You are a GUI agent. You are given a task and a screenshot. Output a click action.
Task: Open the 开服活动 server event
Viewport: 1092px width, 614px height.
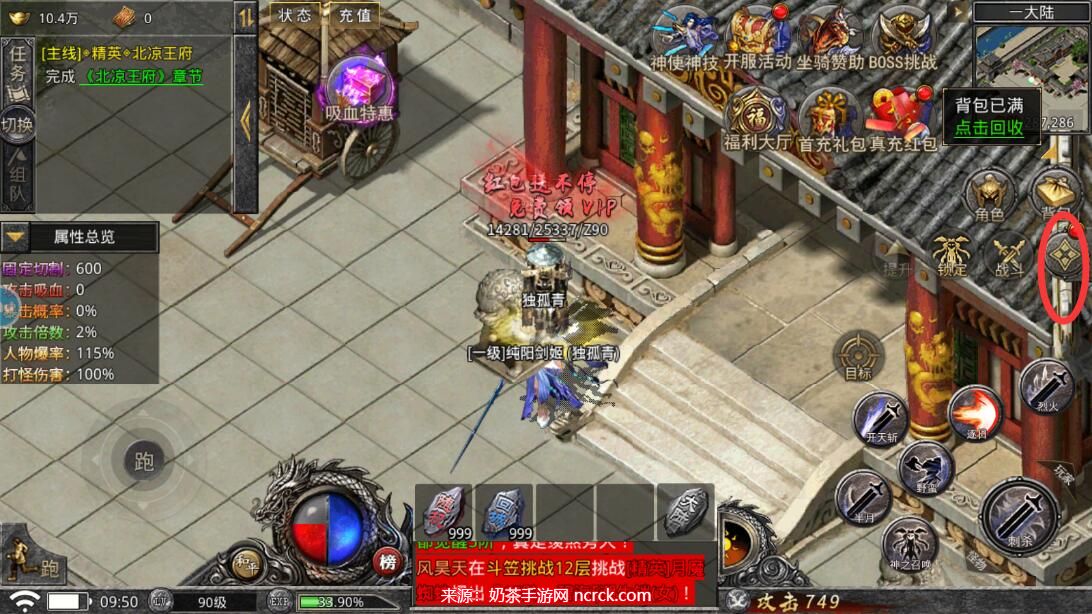pos(756,36)
